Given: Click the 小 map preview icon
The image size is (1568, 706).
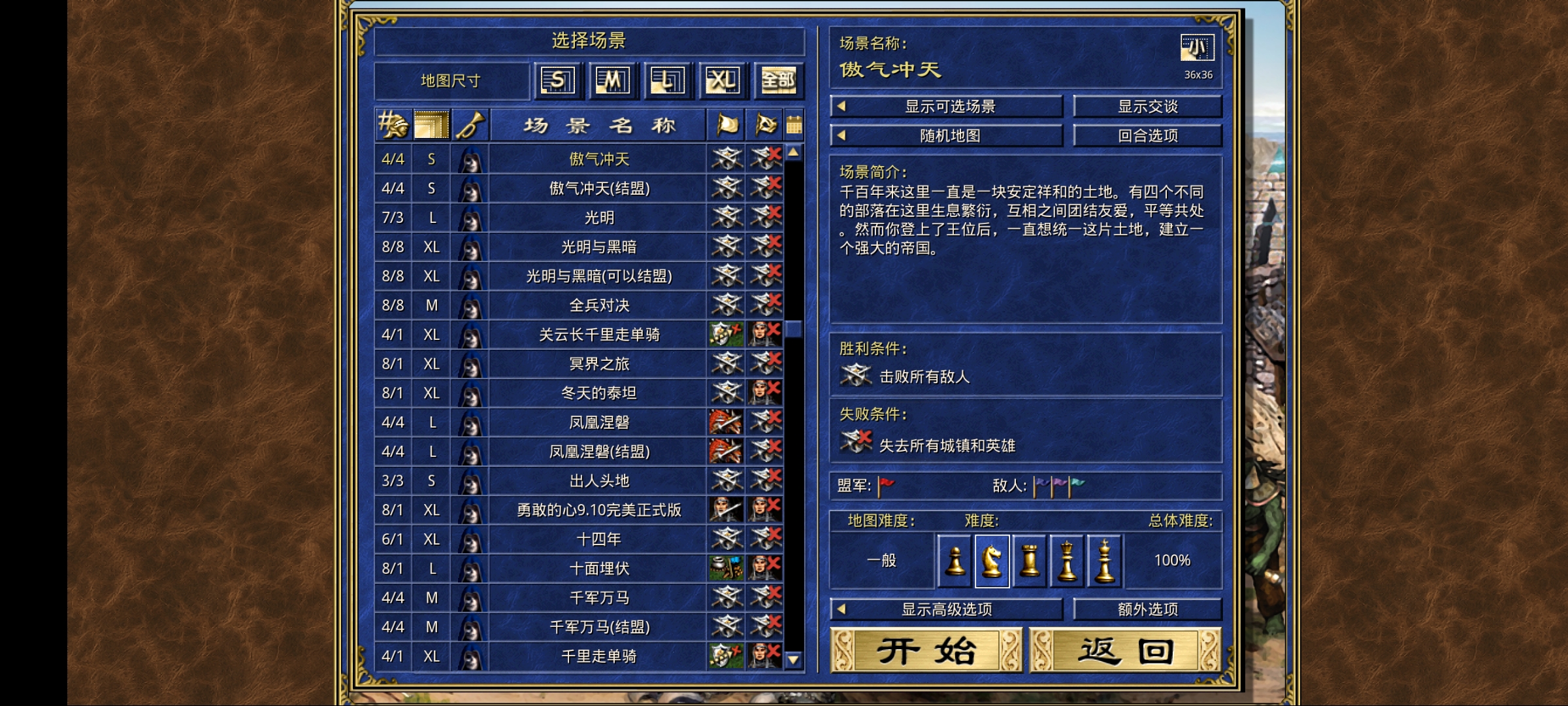Looking at the screenshot, I should click(1196, 46).
